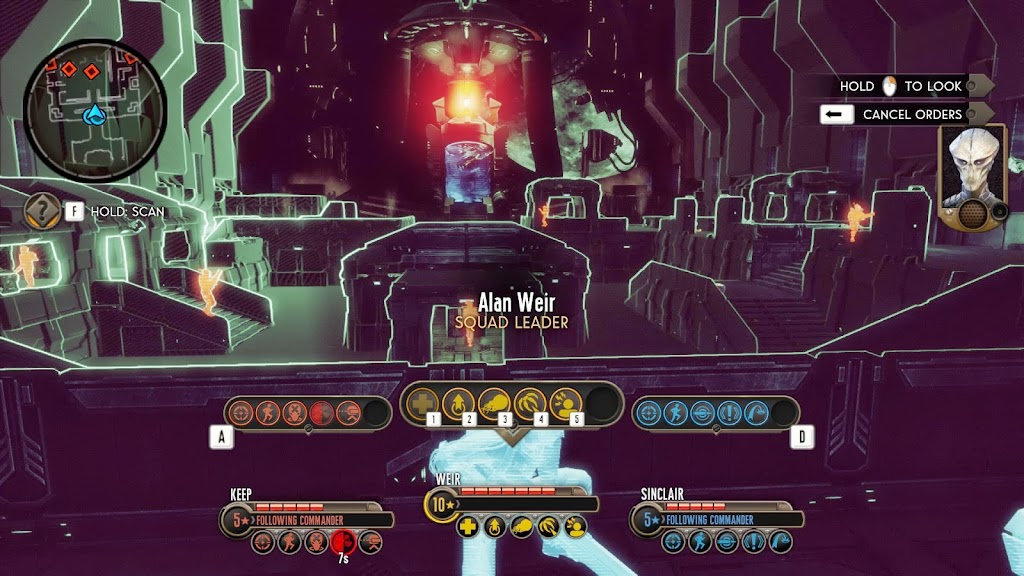Give Keep a move order with orange runner icon
The image size is (1024, 576).
point(267,412)
